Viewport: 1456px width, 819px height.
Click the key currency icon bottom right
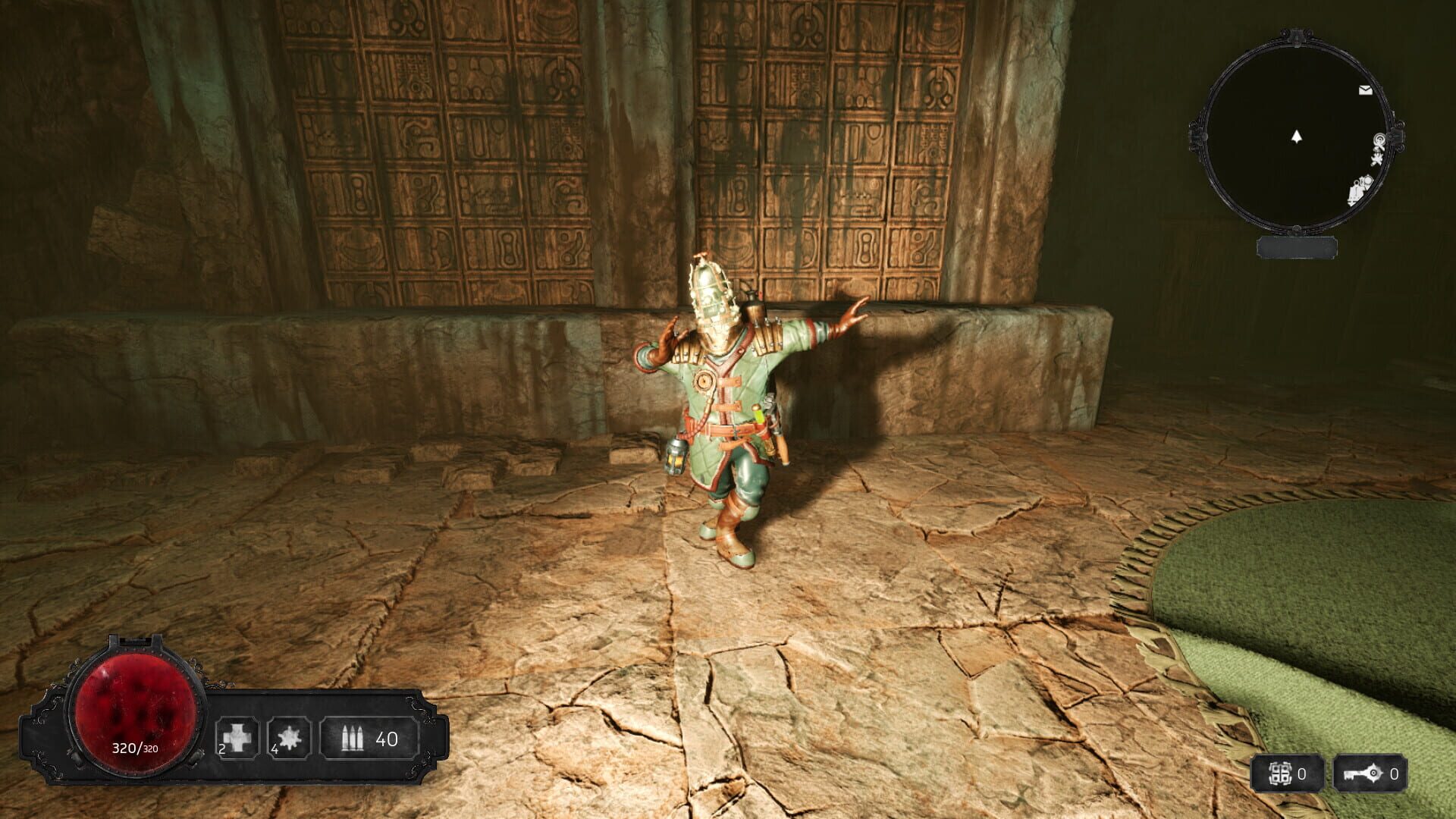coord(1363,772)
